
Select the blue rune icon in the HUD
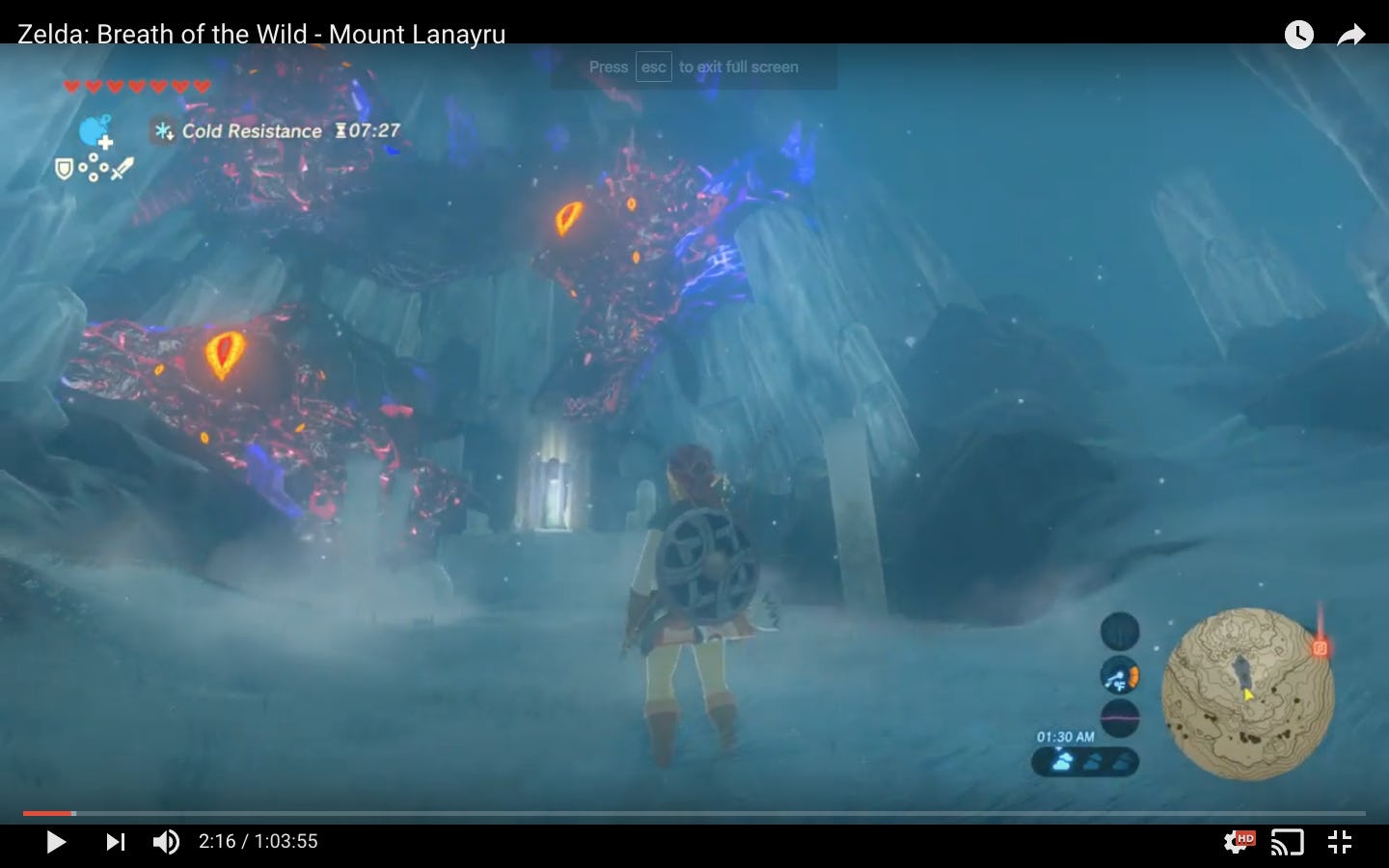(x=93, y=129)
